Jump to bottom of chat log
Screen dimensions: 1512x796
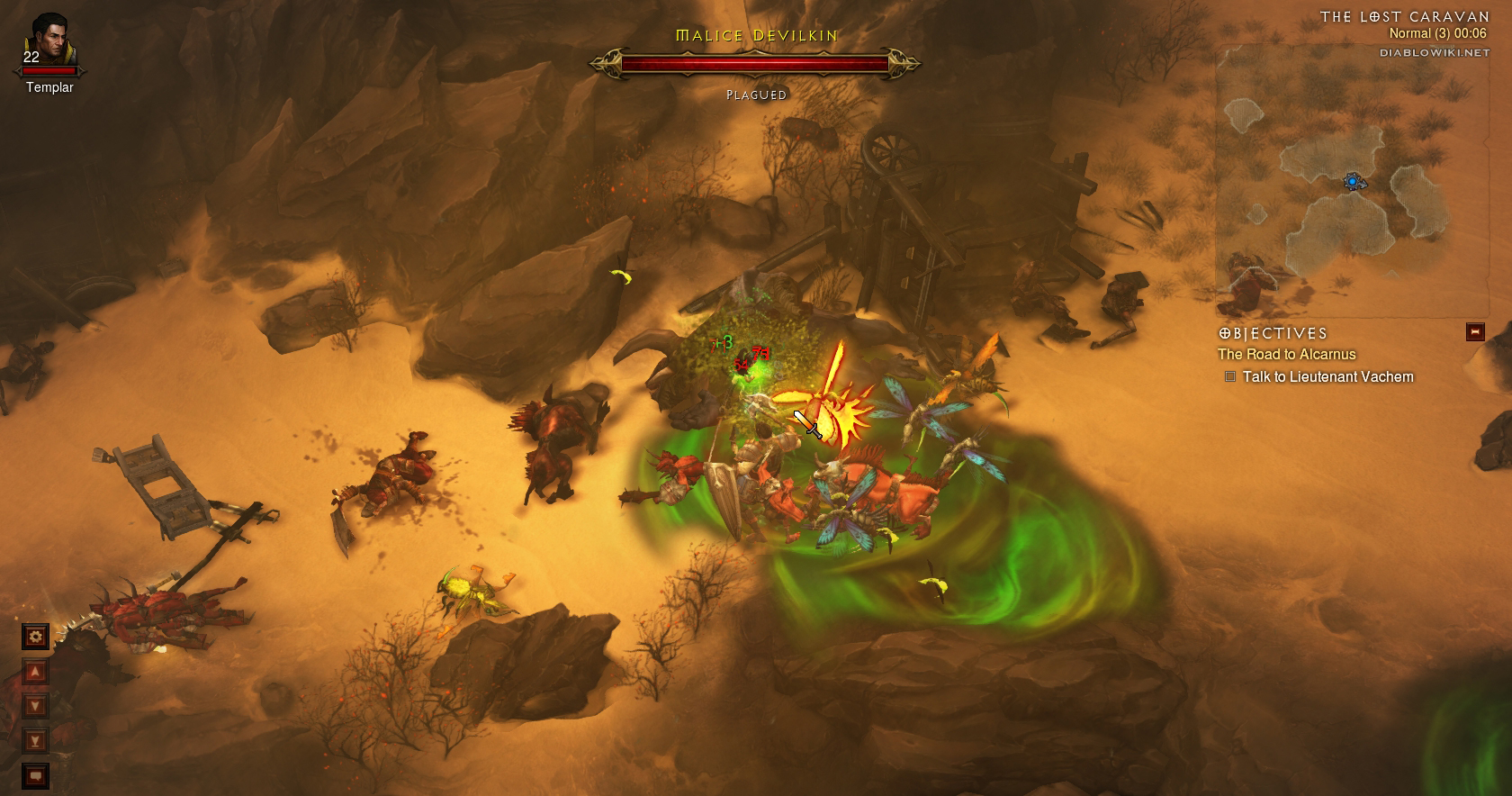(35, 741)
